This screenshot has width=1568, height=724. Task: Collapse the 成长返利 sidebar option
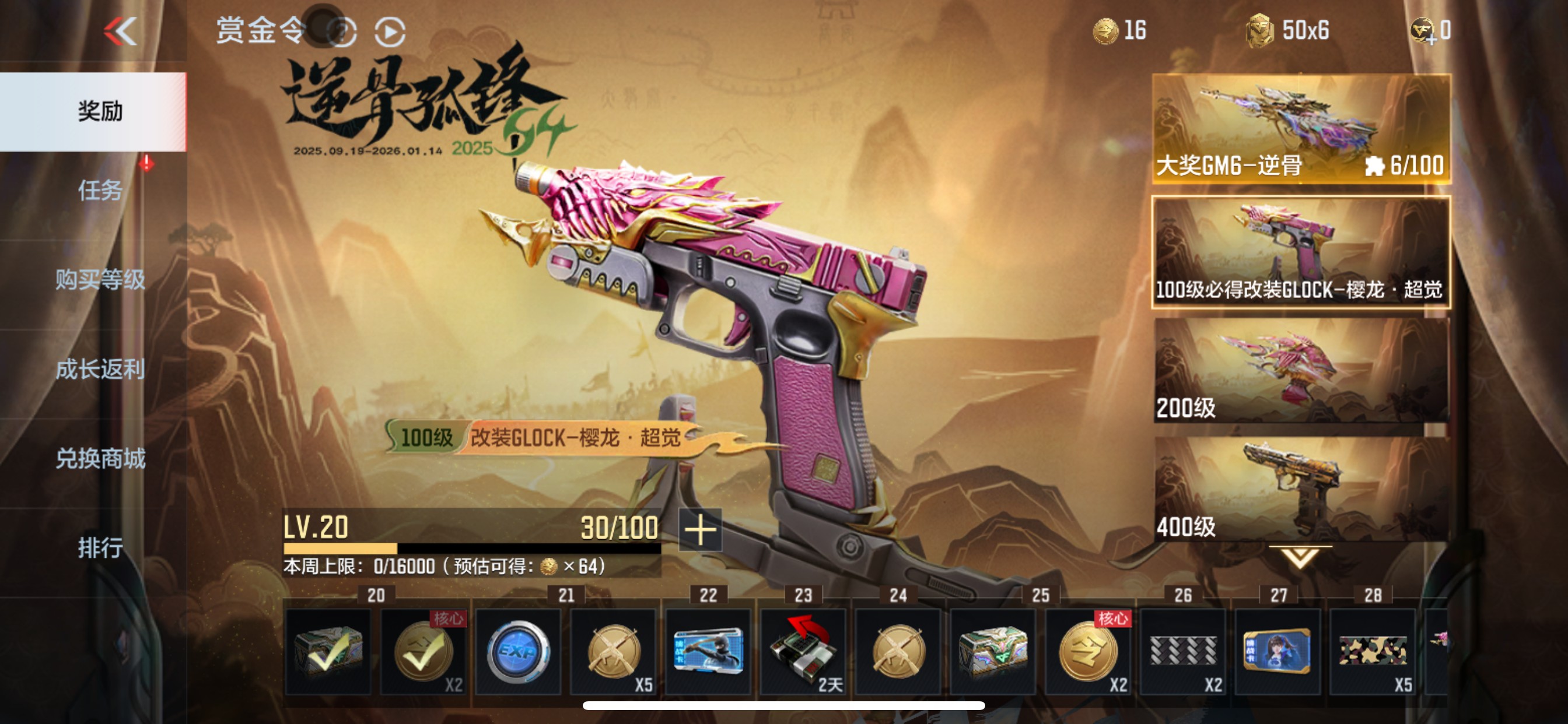pos(101,370)
